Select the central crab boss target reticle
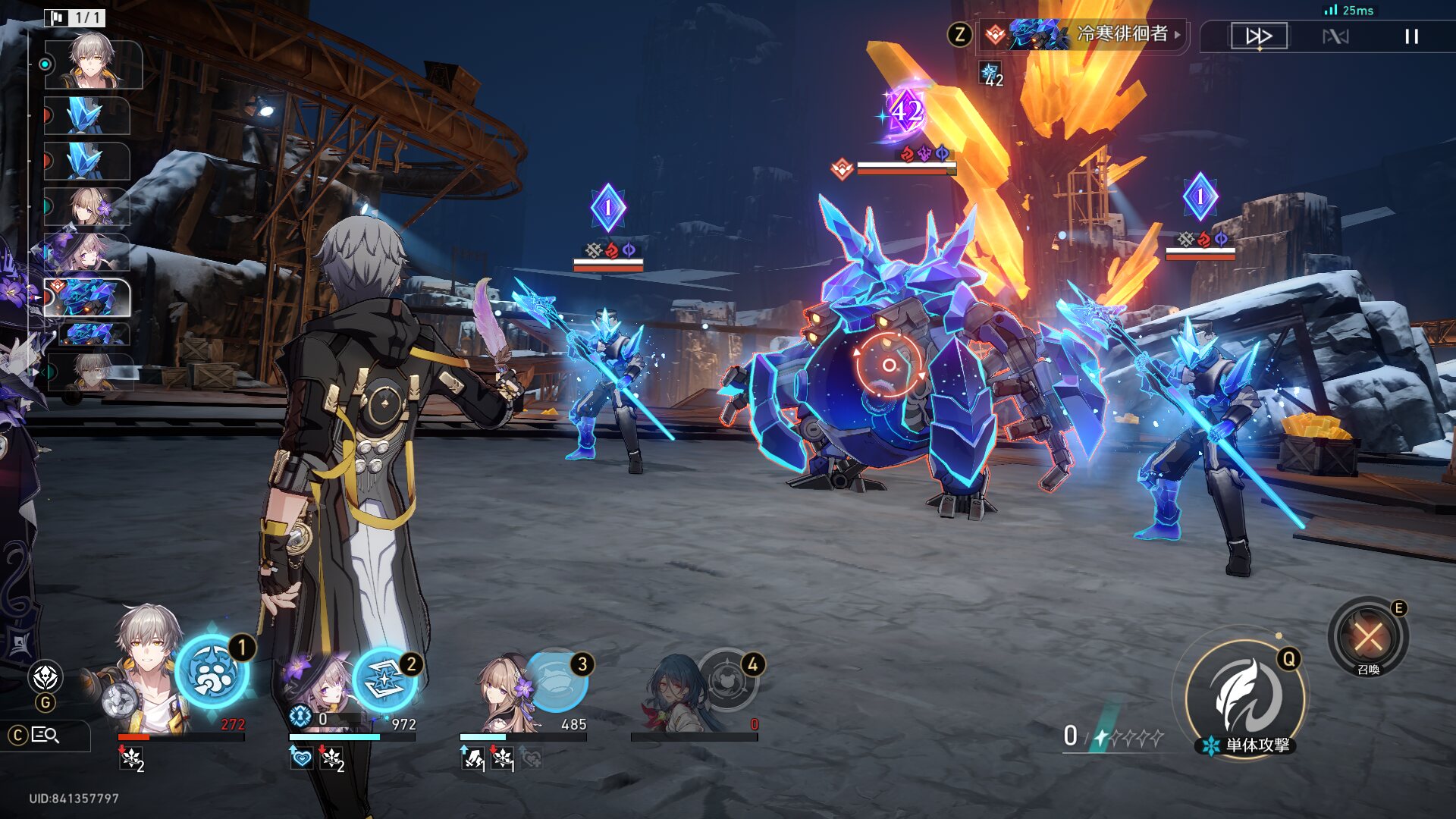 [x=889, y=366]
